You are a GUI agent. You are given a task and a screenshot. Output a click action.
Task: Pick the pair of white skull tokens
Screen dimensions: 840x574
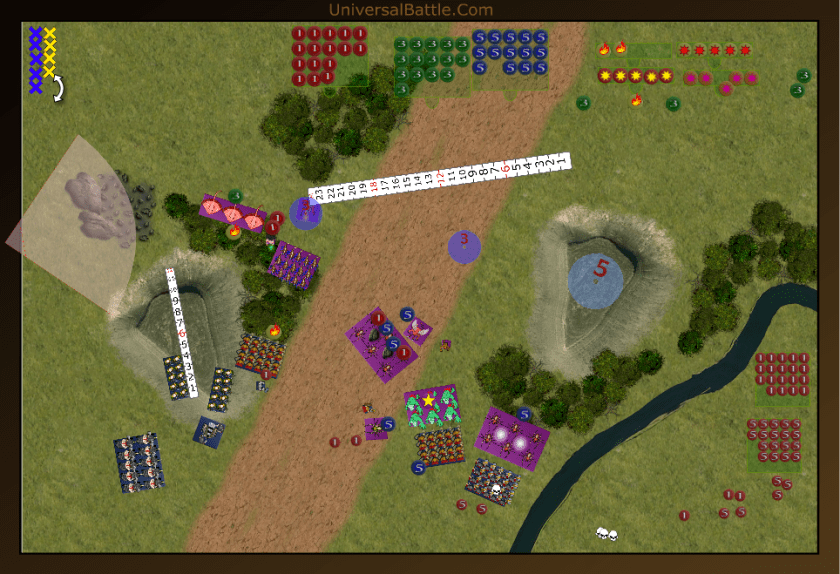pyautogui.click(x=604, y=534)
